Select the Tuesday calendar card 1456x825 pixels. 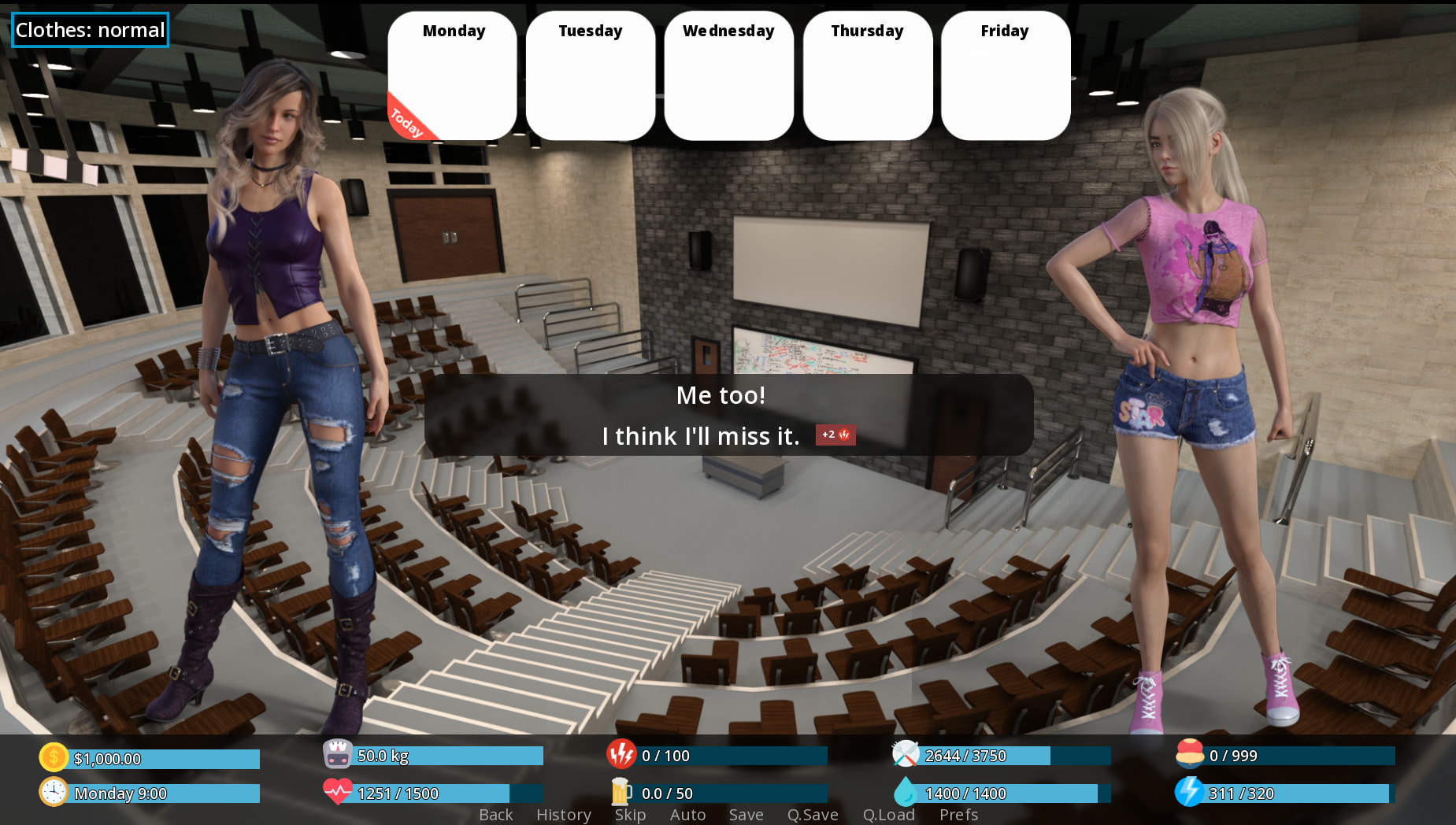tap(591, 76)
